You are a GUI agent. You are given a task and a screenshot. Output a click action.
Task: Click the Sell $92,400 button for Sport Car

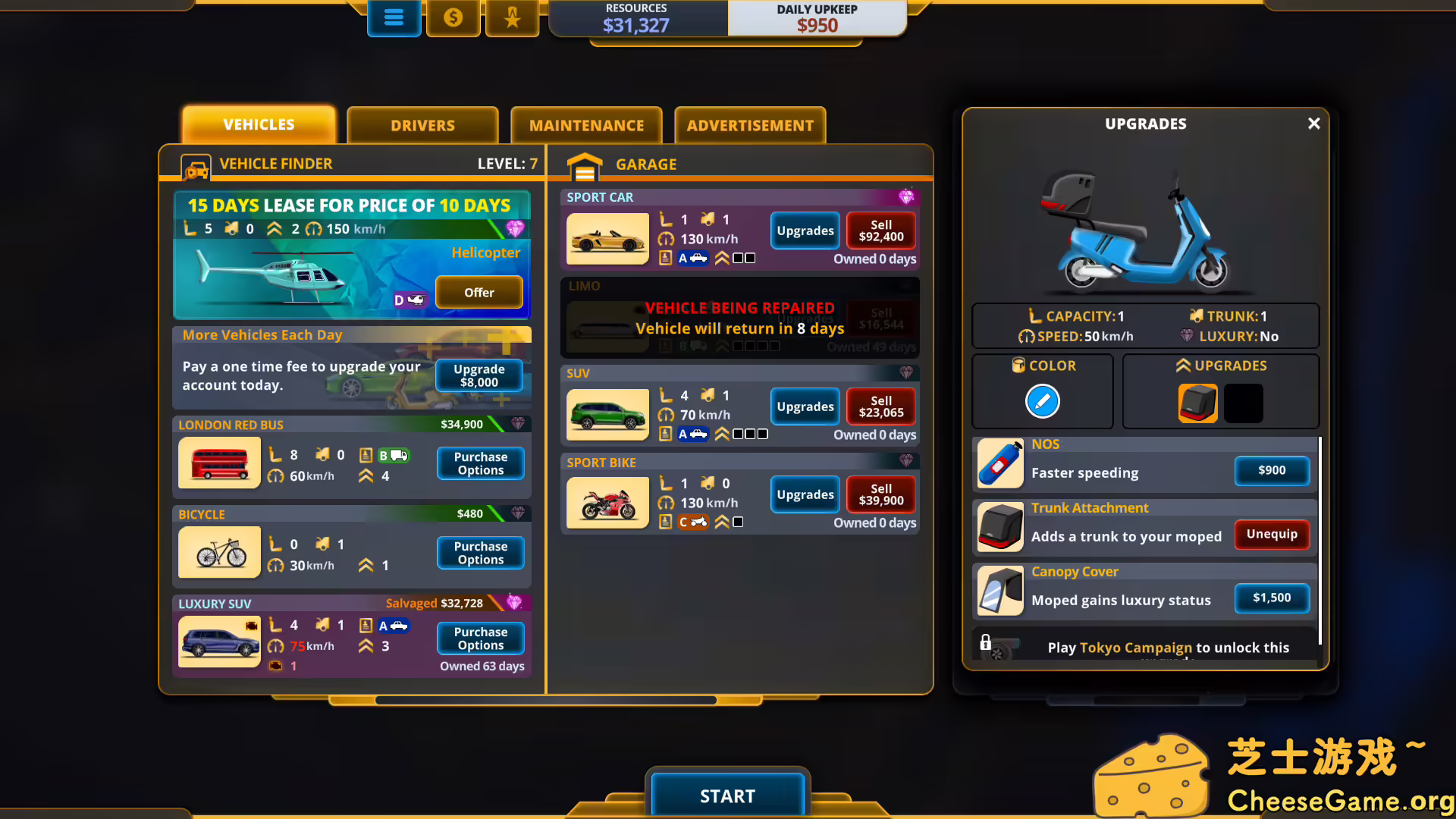[880, 231]
